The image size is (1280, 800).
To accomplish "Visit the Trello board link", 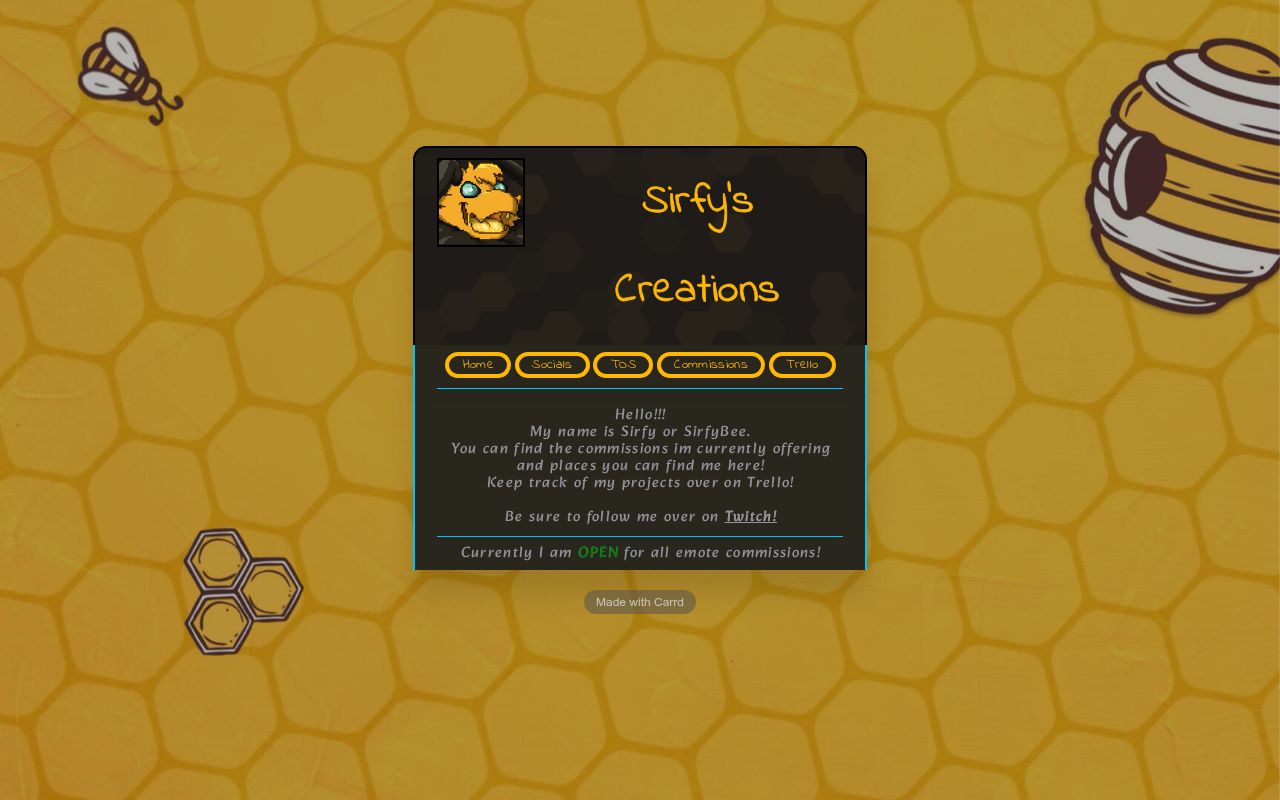I will 802,365.
